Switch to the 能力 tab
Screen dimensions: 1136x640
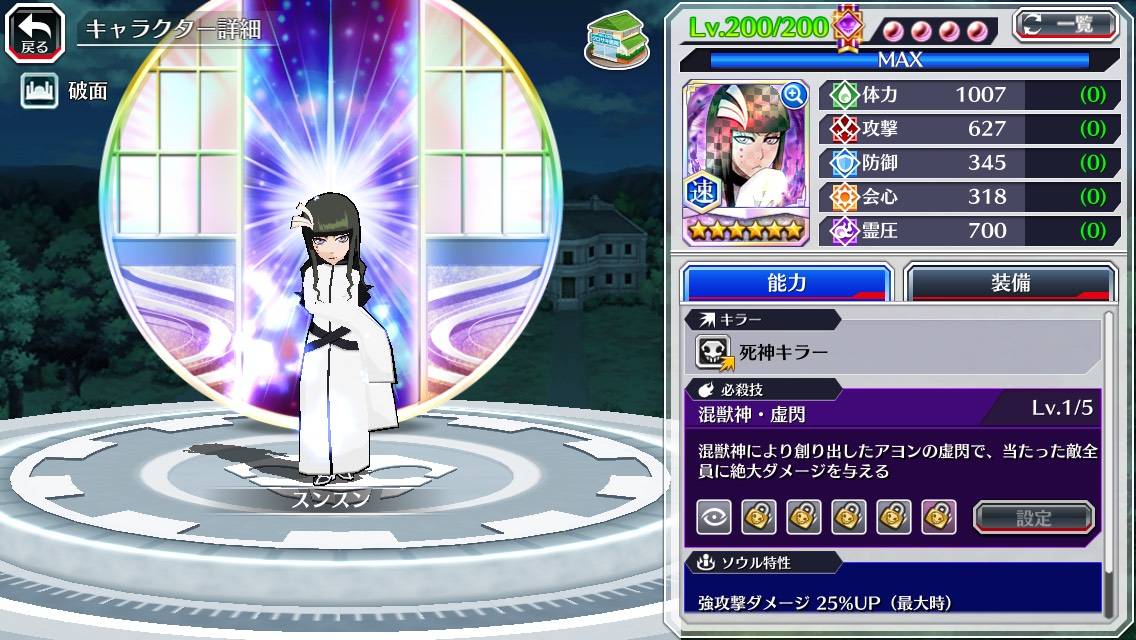point(786,283)
